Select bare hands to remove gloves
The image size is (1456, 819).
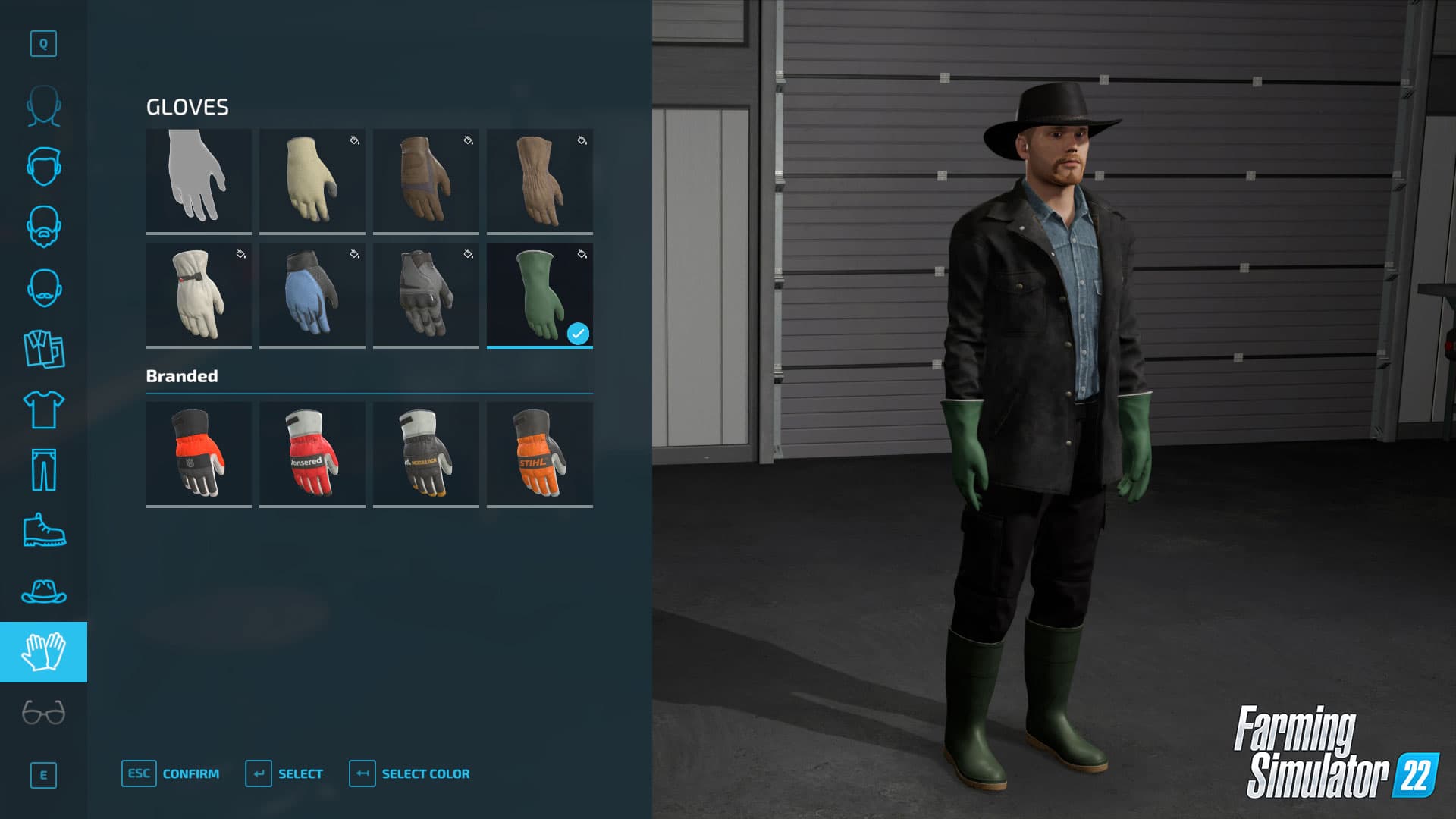(x=198, y=180)
